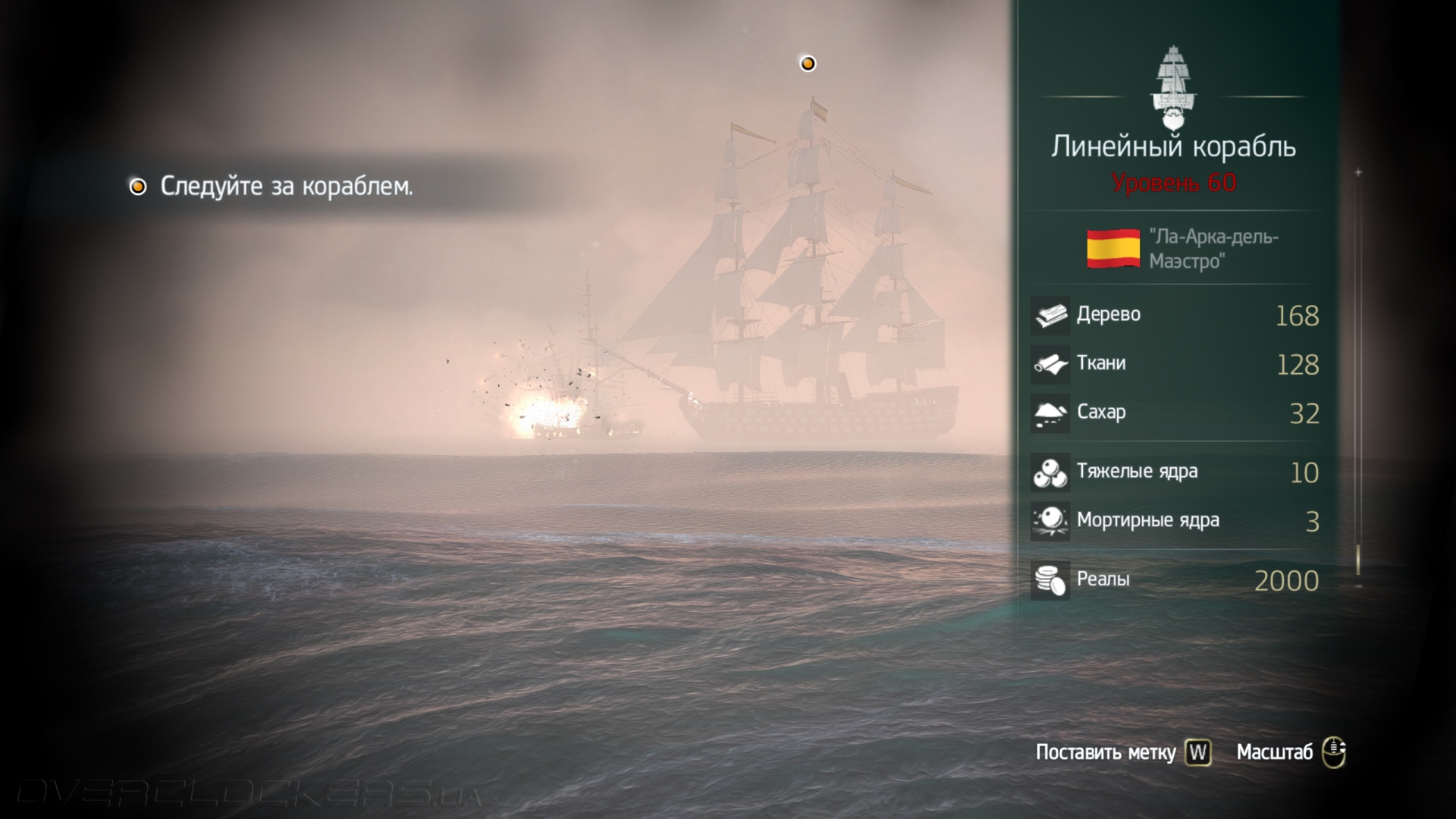
Task: Click the Spanish flag beside the ship name
Action: point(1112,248)
